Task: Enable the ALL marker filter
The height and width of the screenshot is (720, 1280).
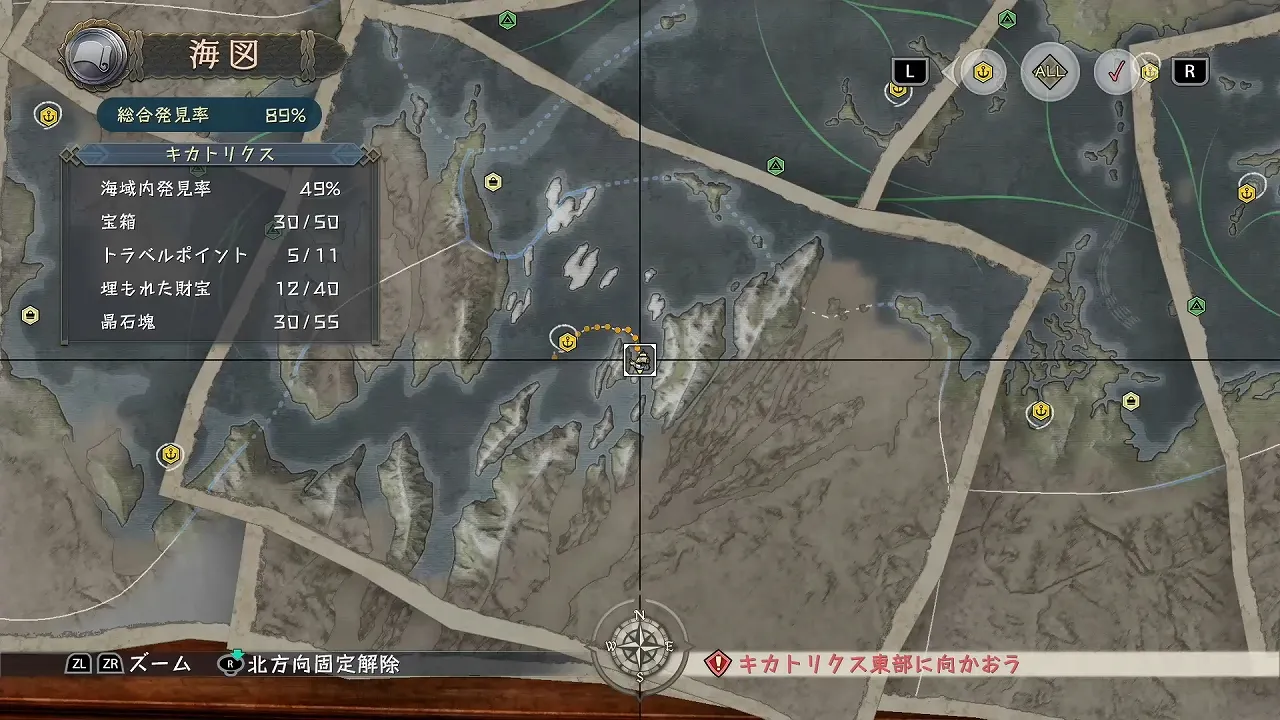Action: (1048, 72)
